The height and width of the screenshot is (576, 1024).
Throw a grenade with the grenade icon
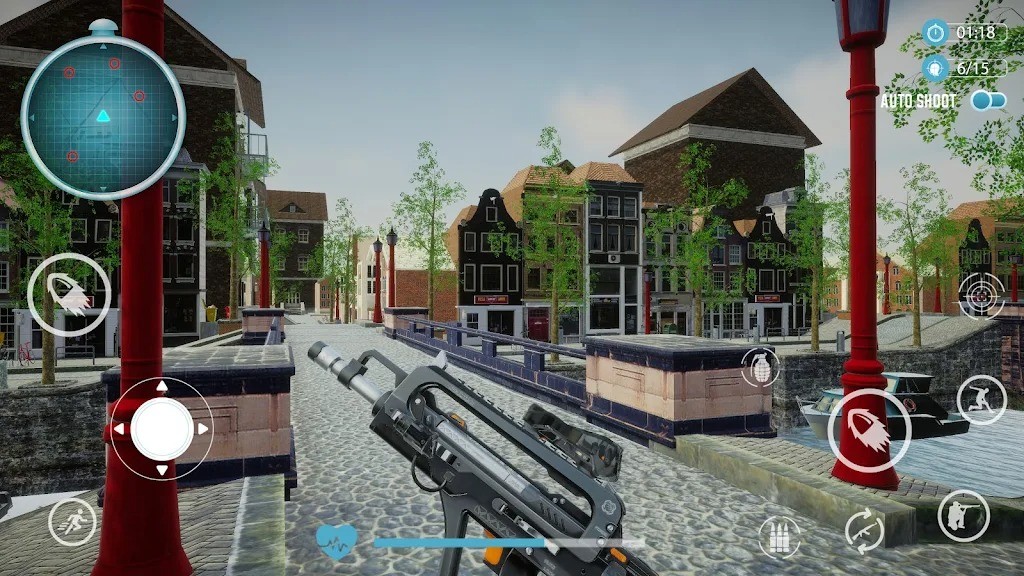pos(761,368)
